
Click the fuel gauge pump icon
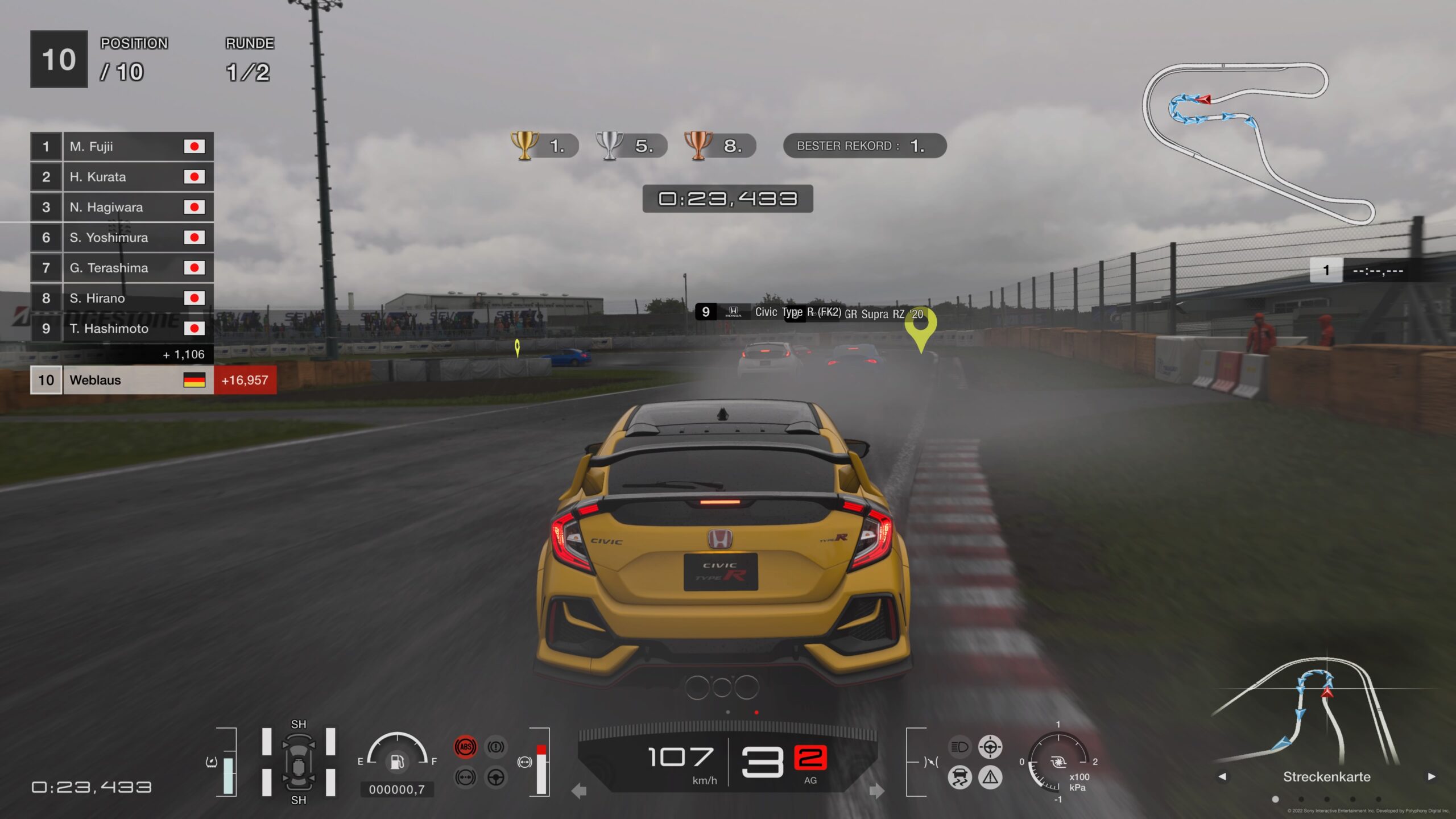pos(397,762)
